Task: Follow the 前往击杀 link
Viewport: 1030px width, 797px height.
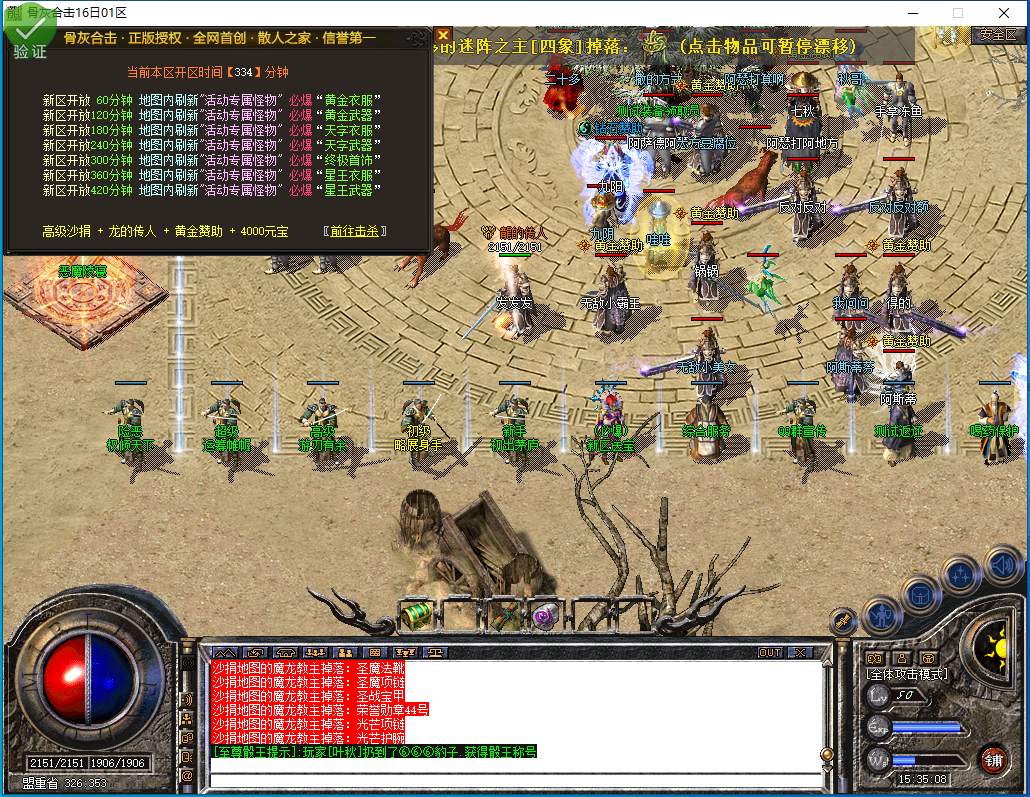Action: (355, 231)
